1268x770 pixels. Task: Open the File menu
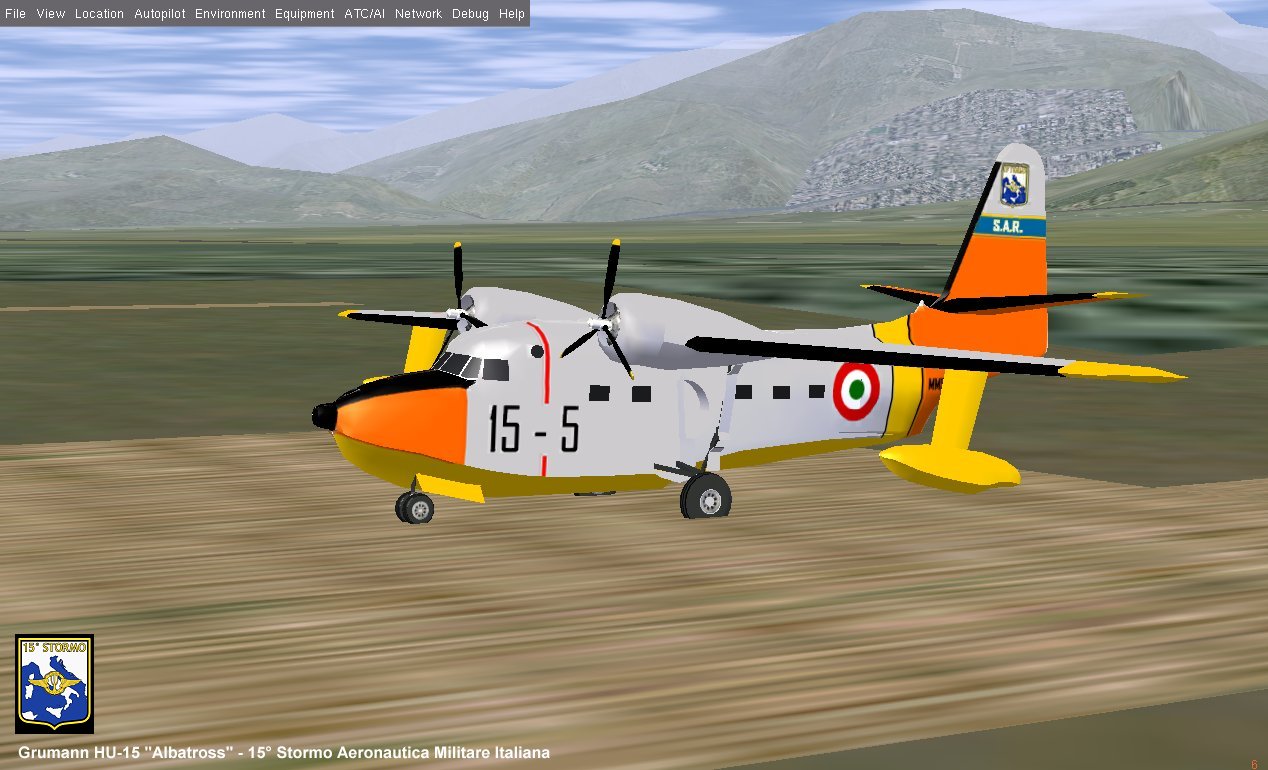[15, 14]
